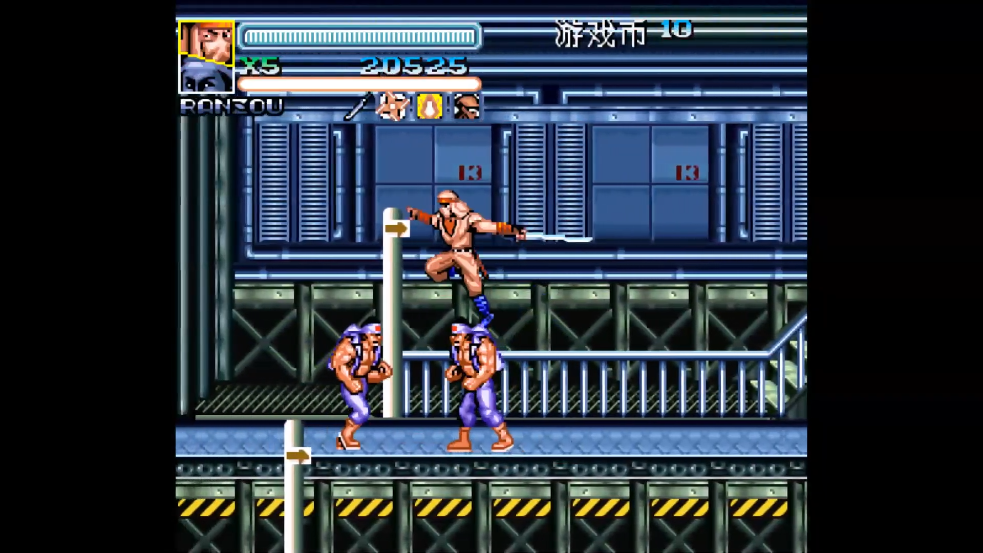Viewport: 983px width, 553px height.
Task: Select the sword weapon icon
Action: [358, 106]
